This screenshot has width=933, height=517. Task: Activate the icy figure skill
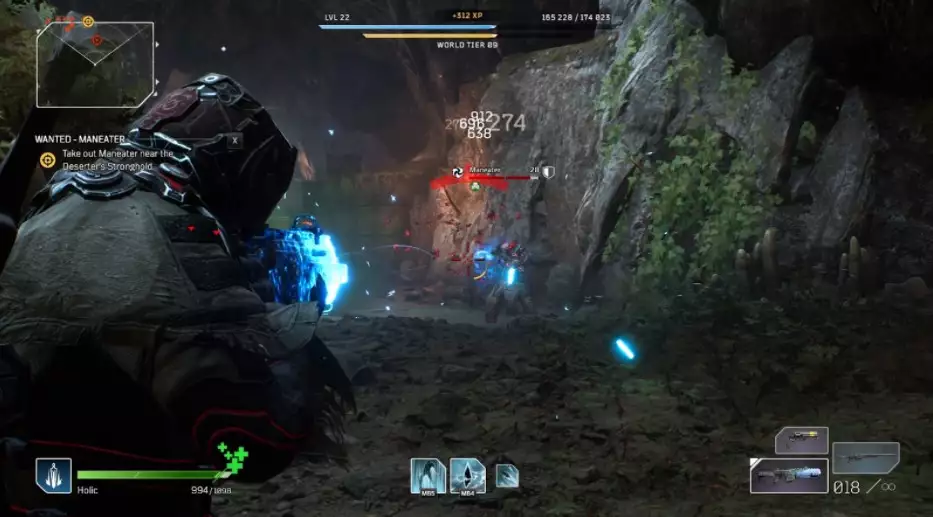(428, 475)
